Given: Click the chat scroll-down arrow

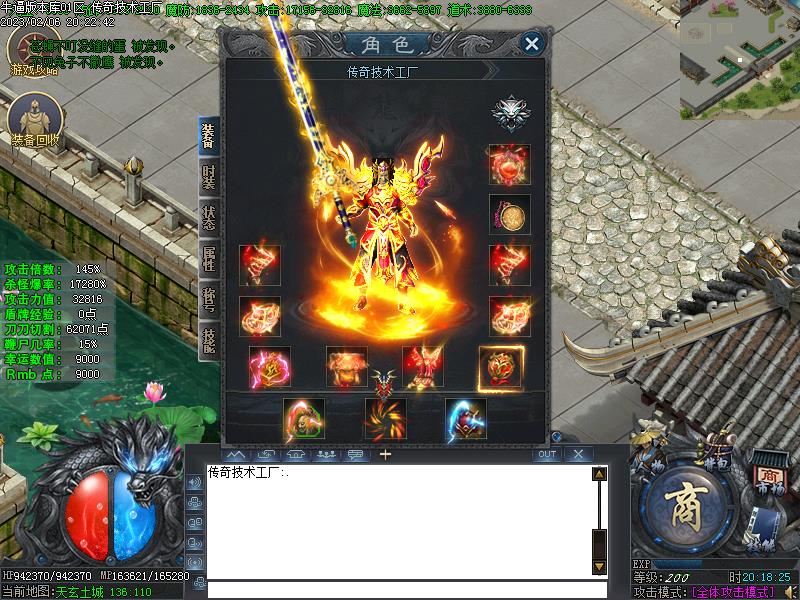Looking at the screenshot, I should 599,566.
